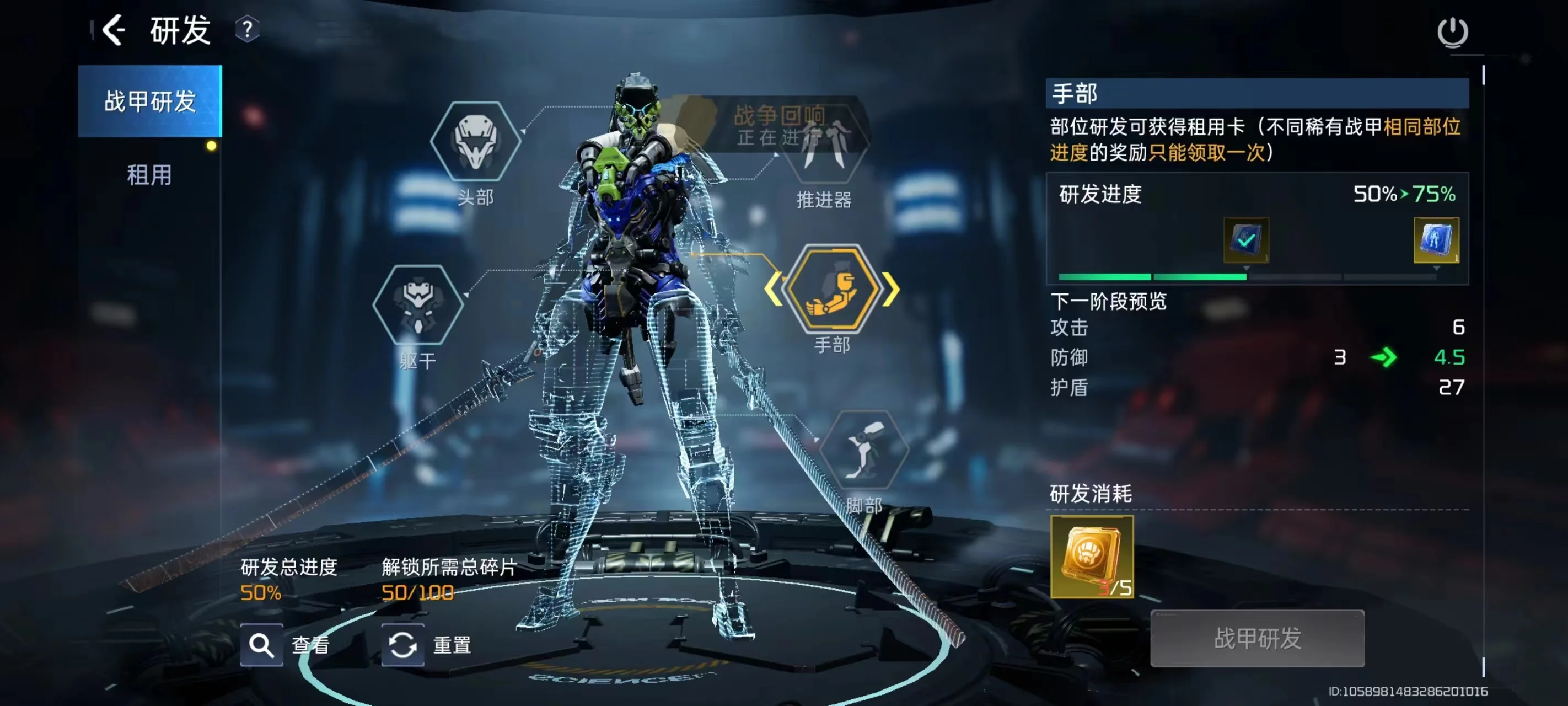Click the power icon in the corner
The width and height of the screenshot is (1568, 706).
point(1452,31)
